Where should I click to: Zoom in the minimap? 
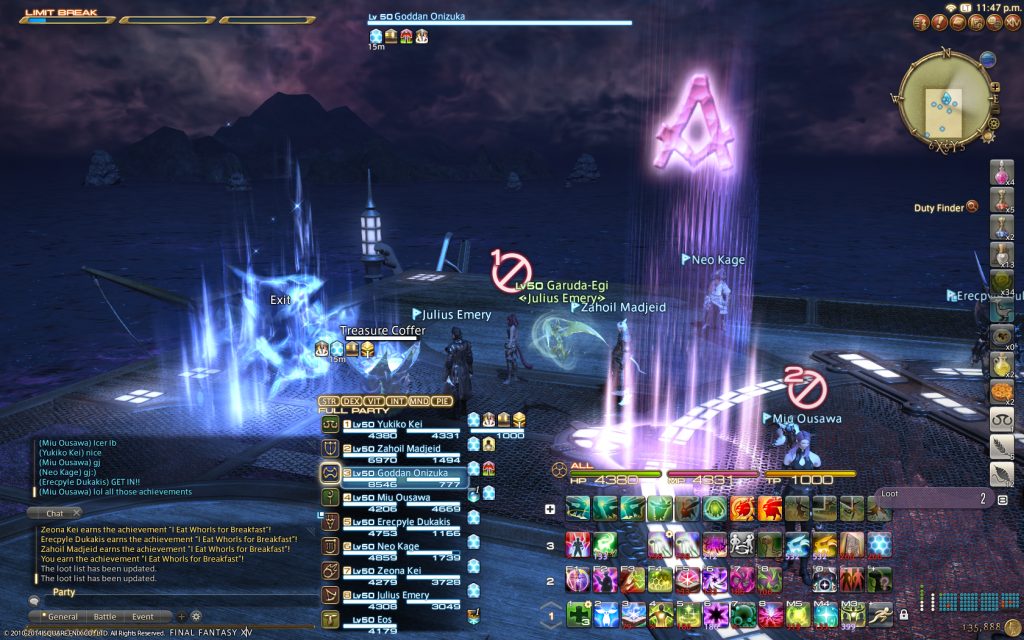(994, 87)
